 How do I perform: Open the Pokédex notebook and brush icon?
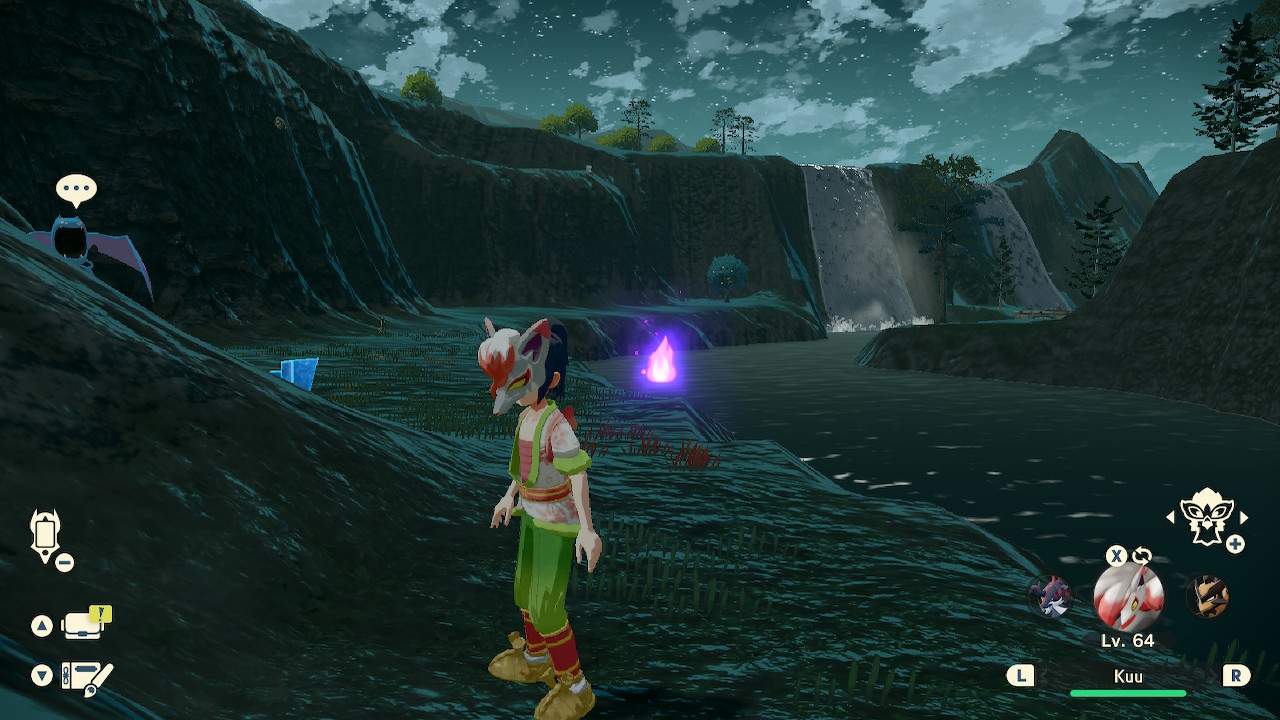pyautogui.click(x=86, y=677)
